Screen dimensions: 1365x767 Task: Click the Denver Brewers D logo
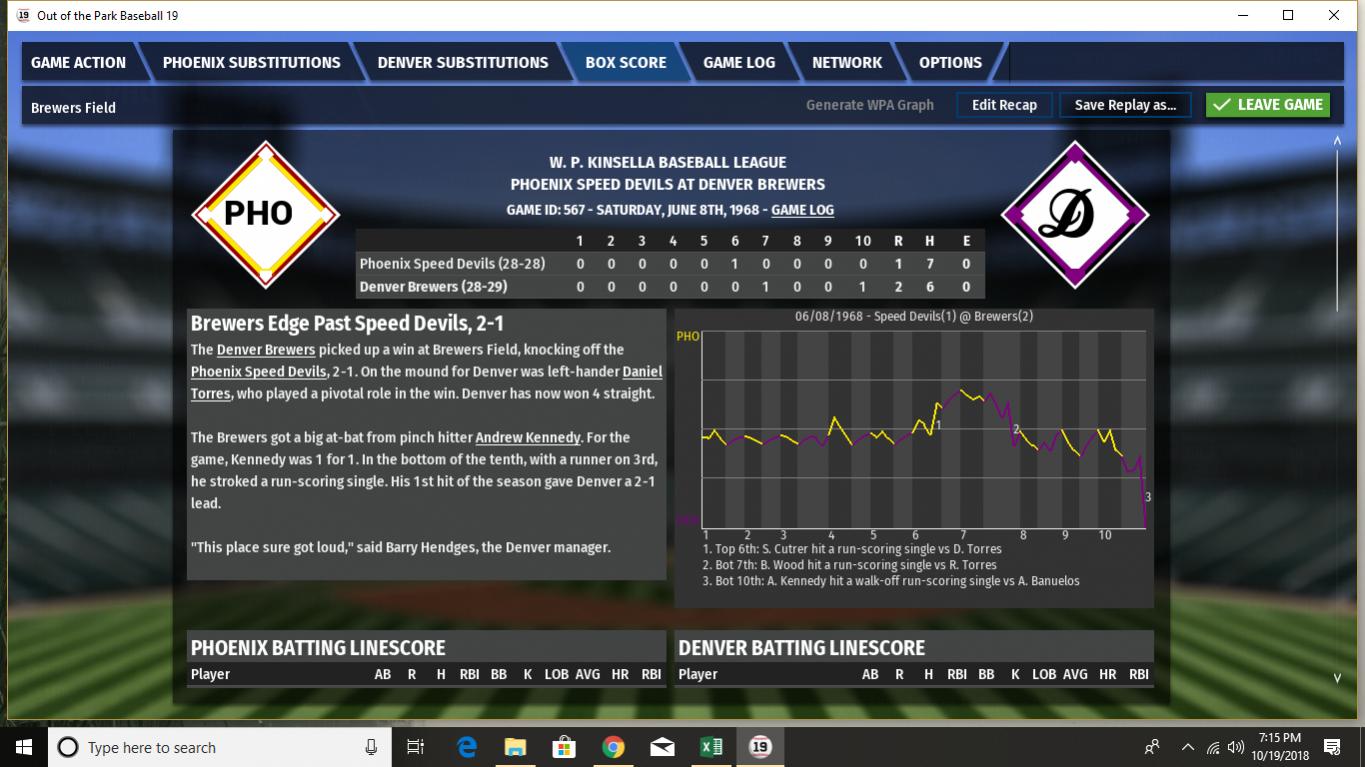tap(1075, 214)
